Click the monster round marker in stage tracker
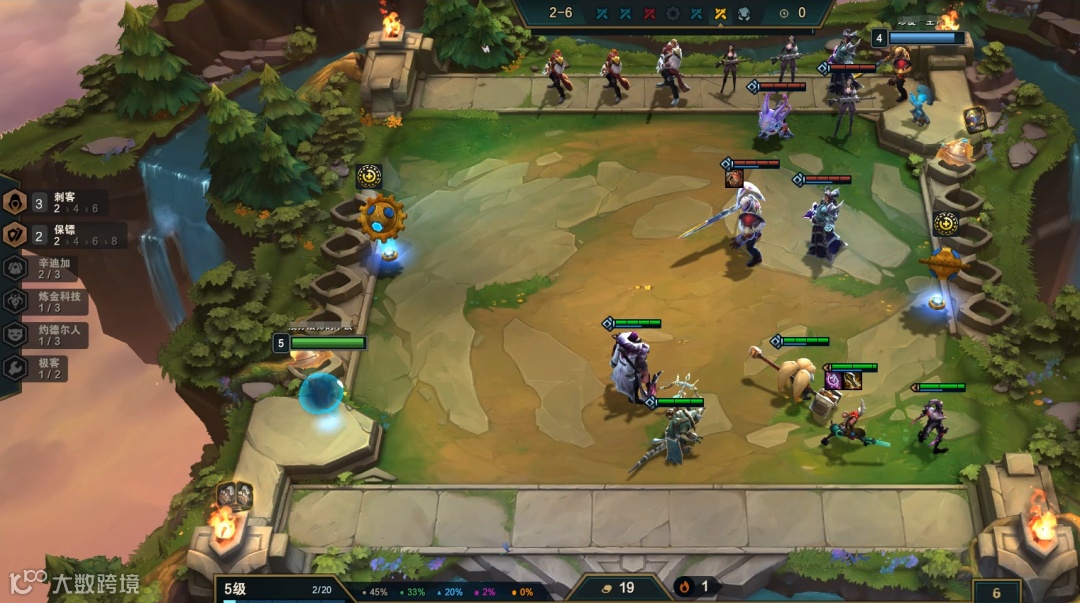This screenshot has height=603, width=1080. [x=744, y=13]
